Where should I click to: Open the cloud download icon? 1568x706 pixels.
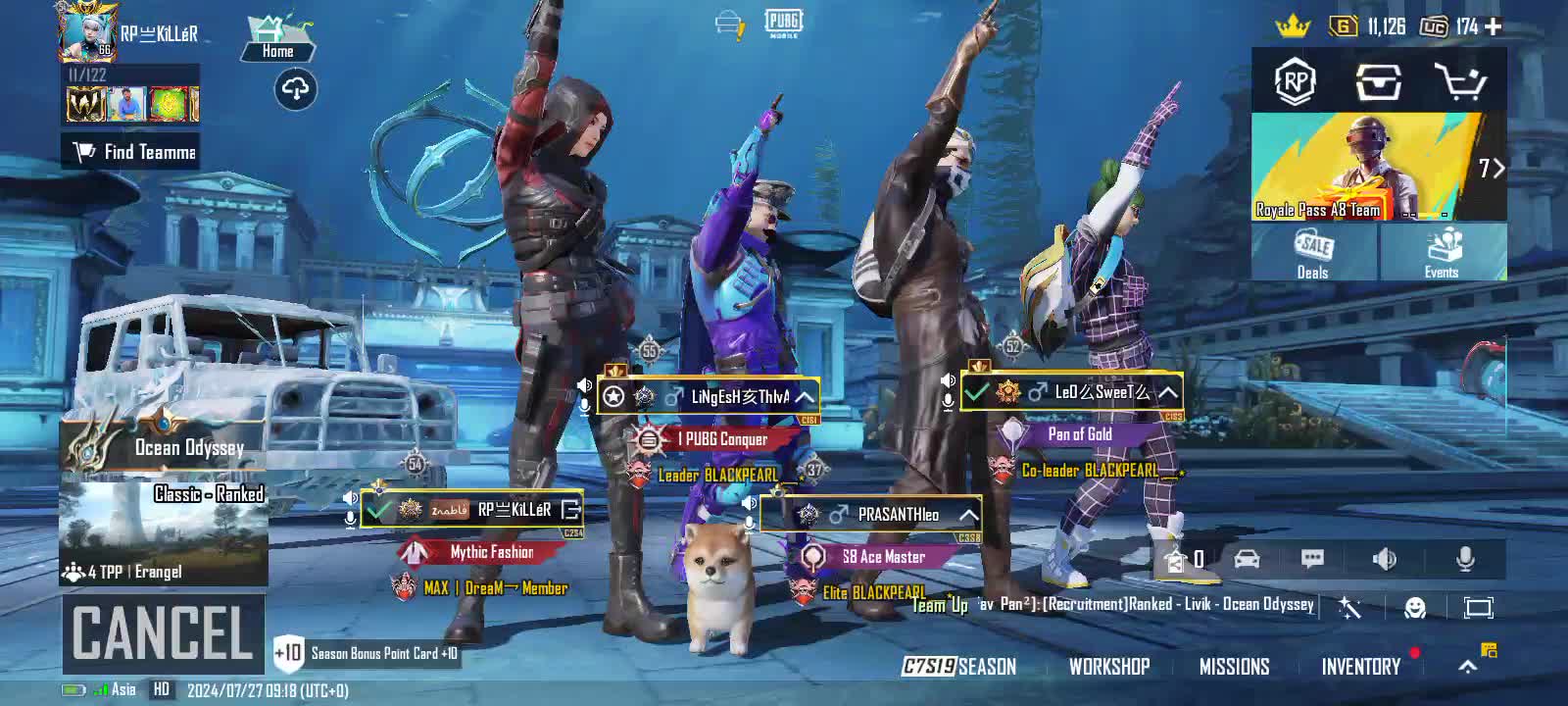coord(295,90)
